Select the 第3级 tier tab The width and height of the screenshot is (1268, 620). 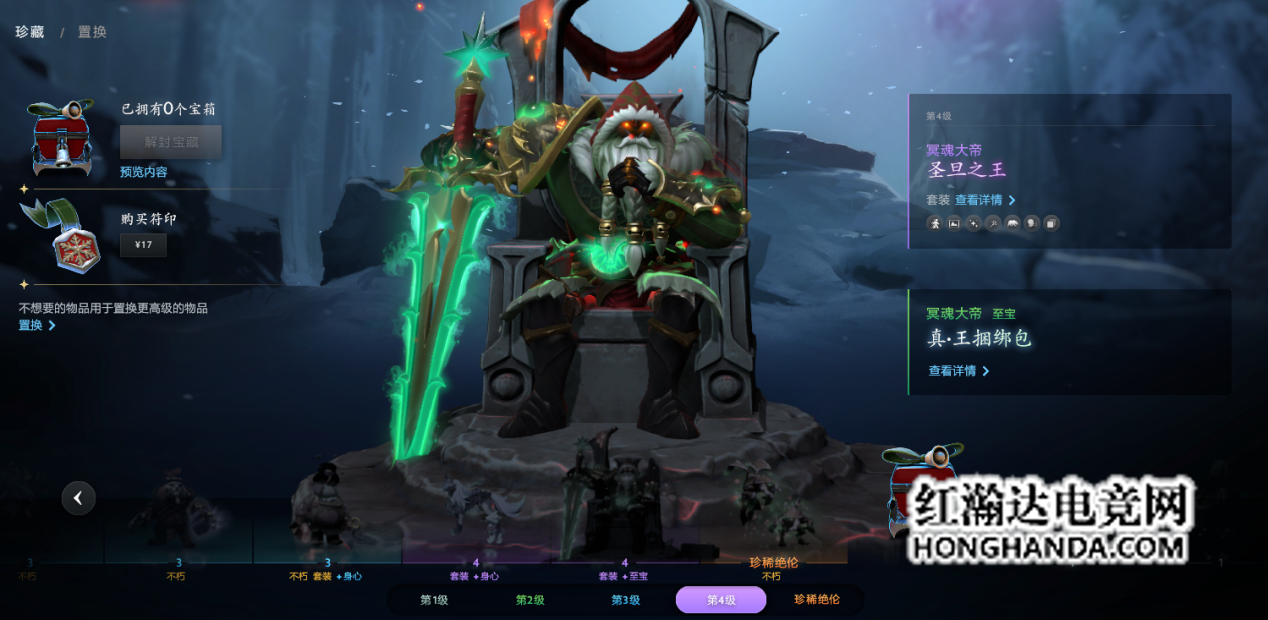coord(625,600)
